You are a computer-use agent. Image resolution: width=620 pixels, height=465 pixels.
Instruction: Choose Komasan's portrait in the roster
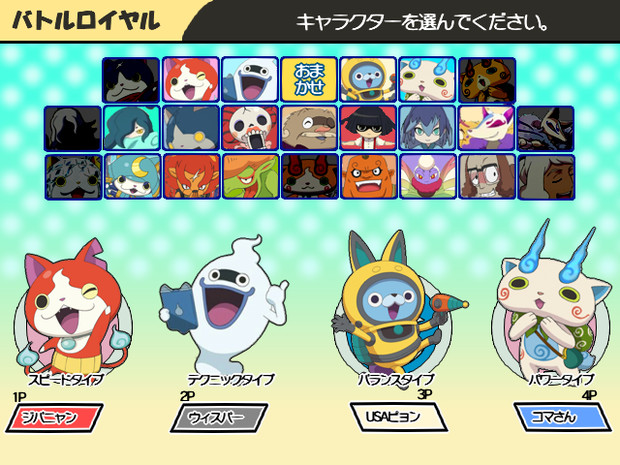click(x=427, y=79)
